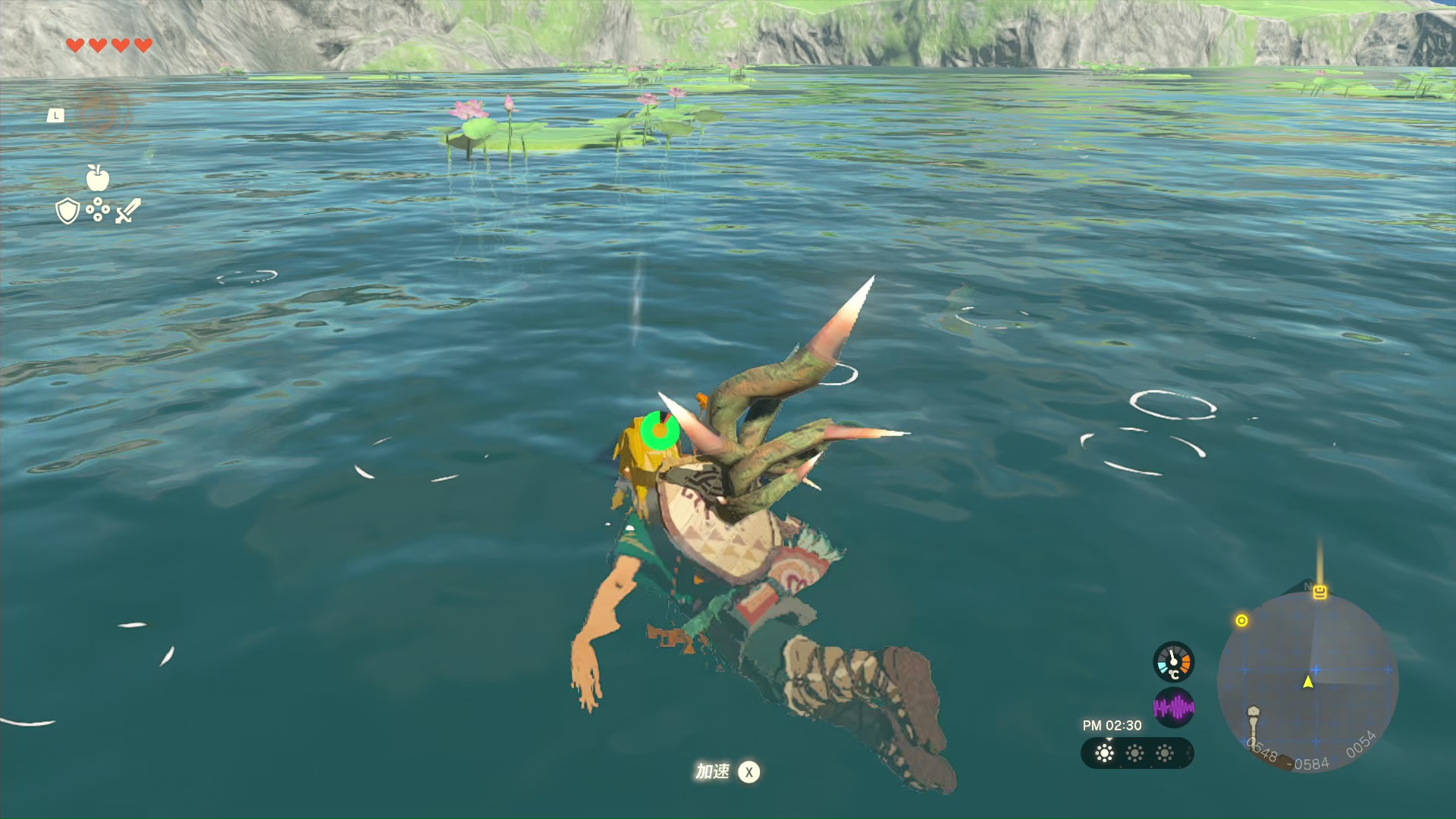This screenshot has height=819, width=1456.
Task: Click the yellow shrine marker on minimap
Action: point(1320,592)
